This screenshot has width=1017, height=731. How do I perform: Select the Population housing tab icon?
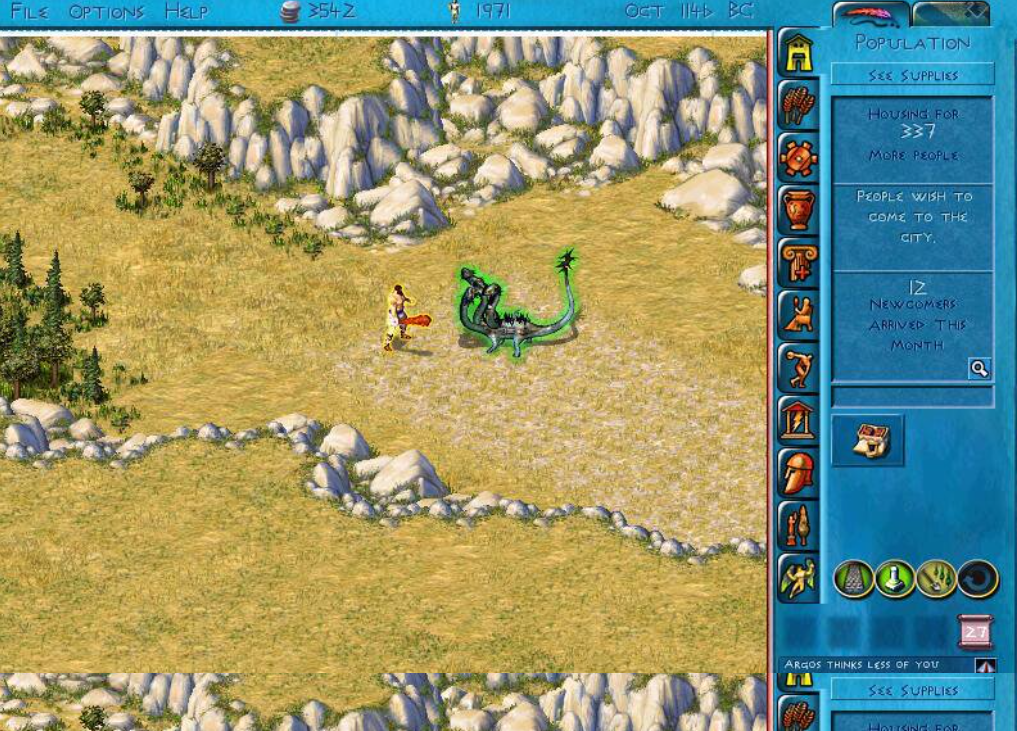(x=798, y=54)
